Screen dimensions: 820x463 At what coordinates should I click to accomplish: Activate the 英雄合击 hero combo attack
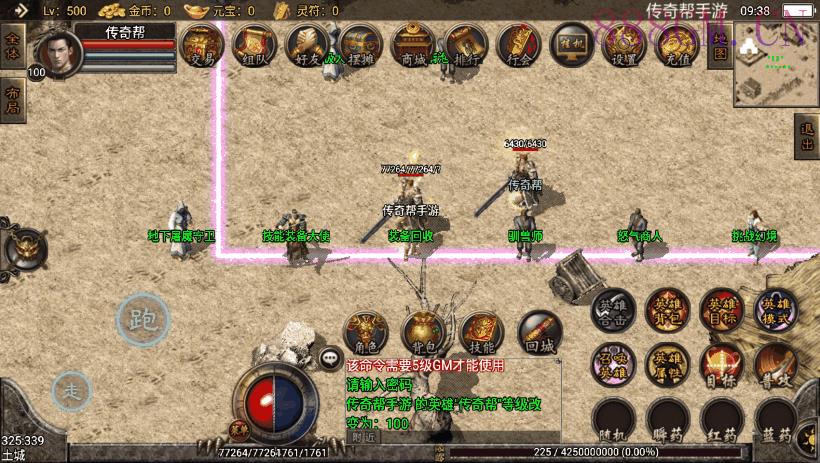[x=612, y=314]
